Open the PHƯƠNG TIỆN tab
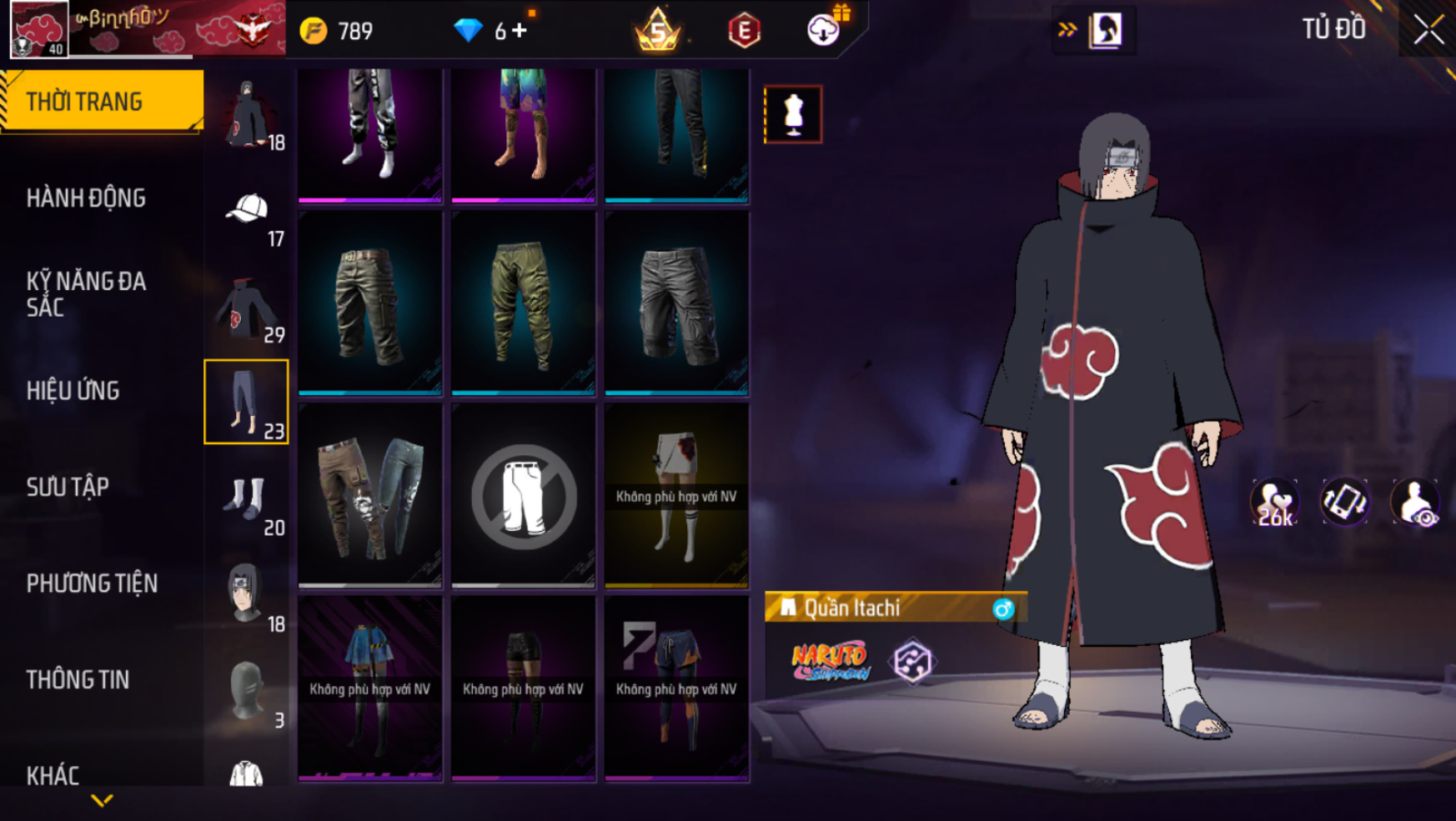Image resolution: width=1456 pixels, height=821 pixels. tap(92, 583)
